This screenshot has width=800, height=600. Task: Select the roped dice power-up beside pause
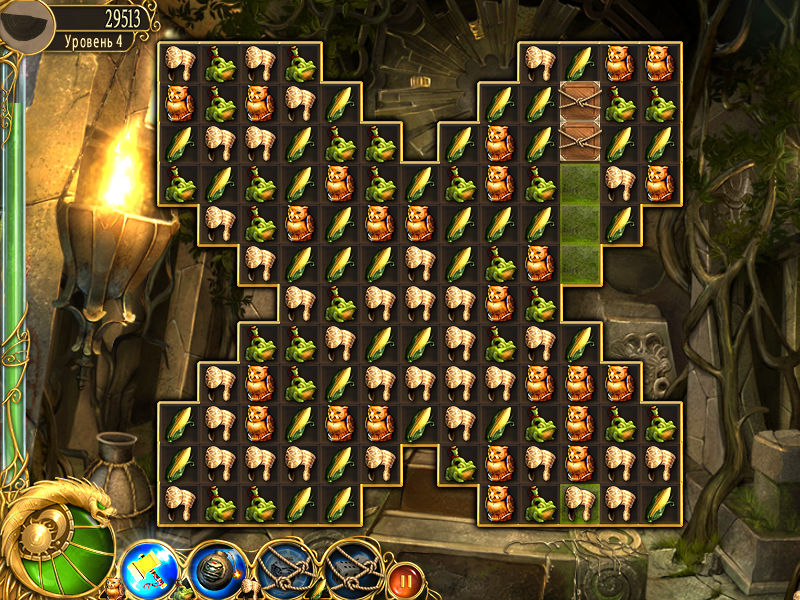click(x=348, y=569)
